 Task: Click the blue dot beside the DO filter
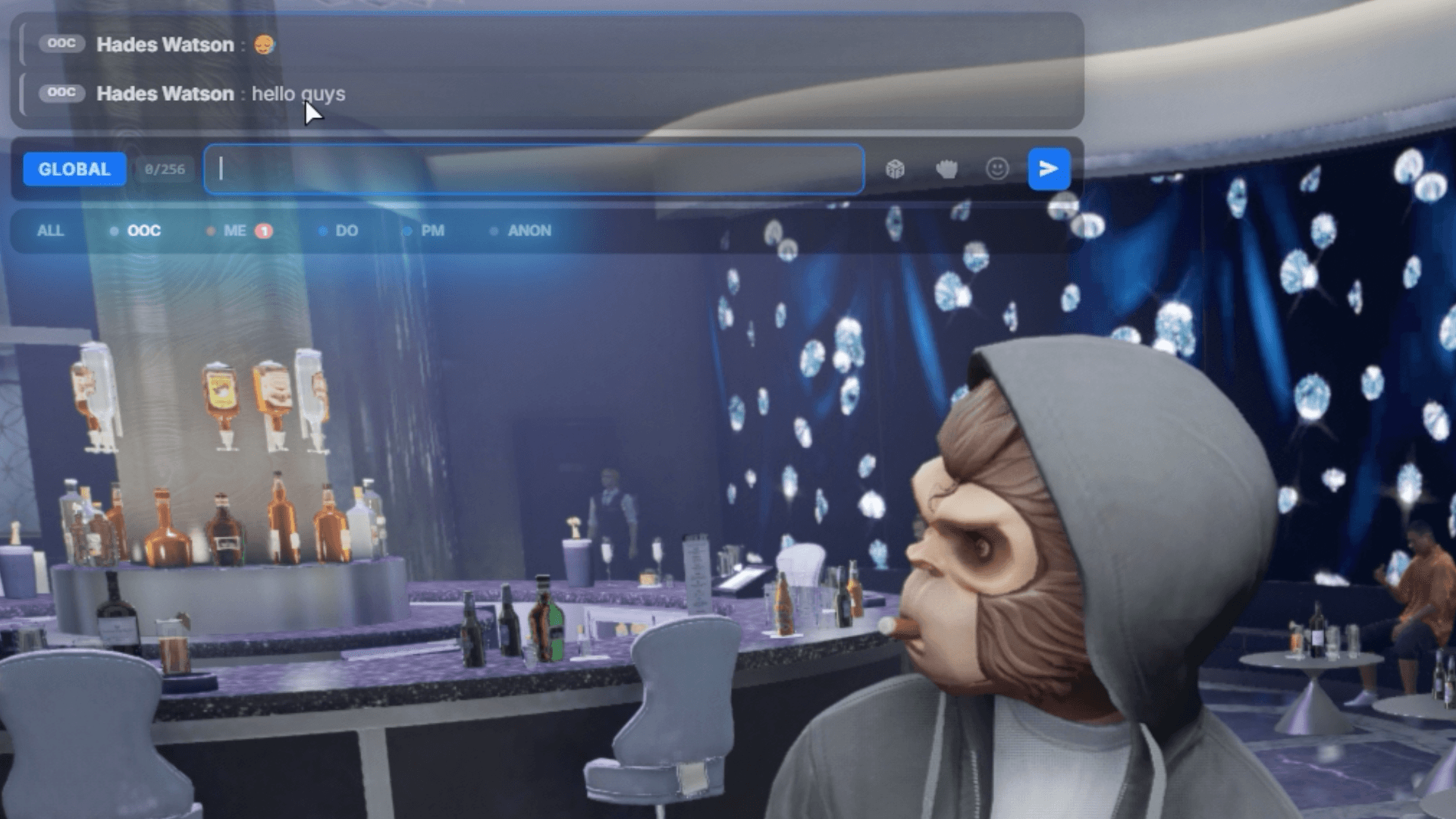click(x=322, y=231)
